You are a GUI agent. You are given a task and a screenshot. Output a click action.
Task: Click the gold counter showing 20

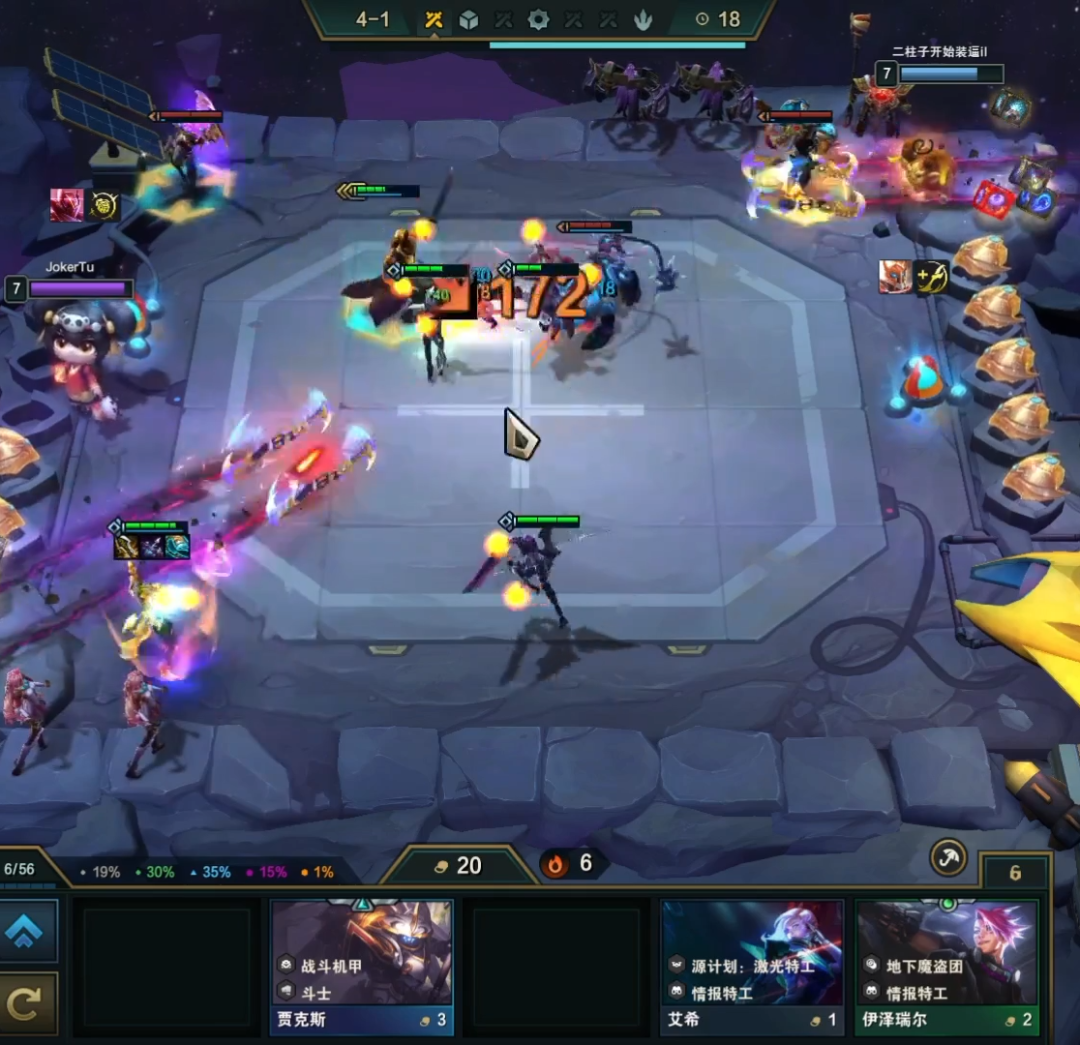459,866
